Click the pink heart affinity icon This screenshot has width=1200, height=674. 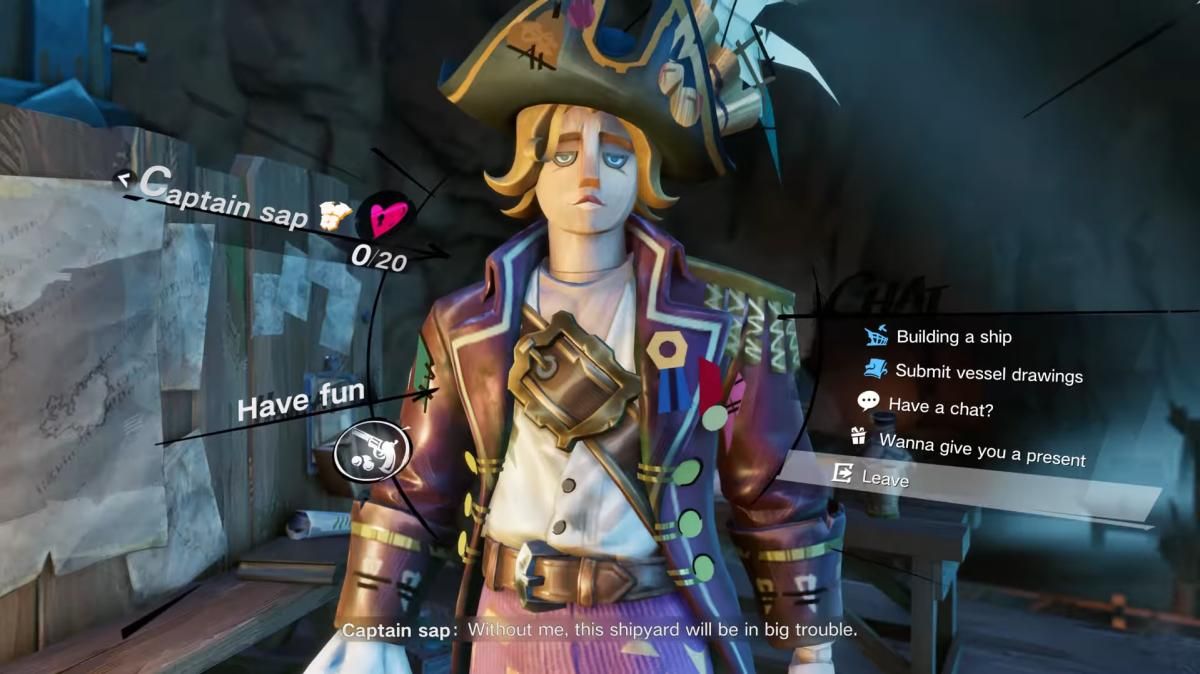click(385, 215)
